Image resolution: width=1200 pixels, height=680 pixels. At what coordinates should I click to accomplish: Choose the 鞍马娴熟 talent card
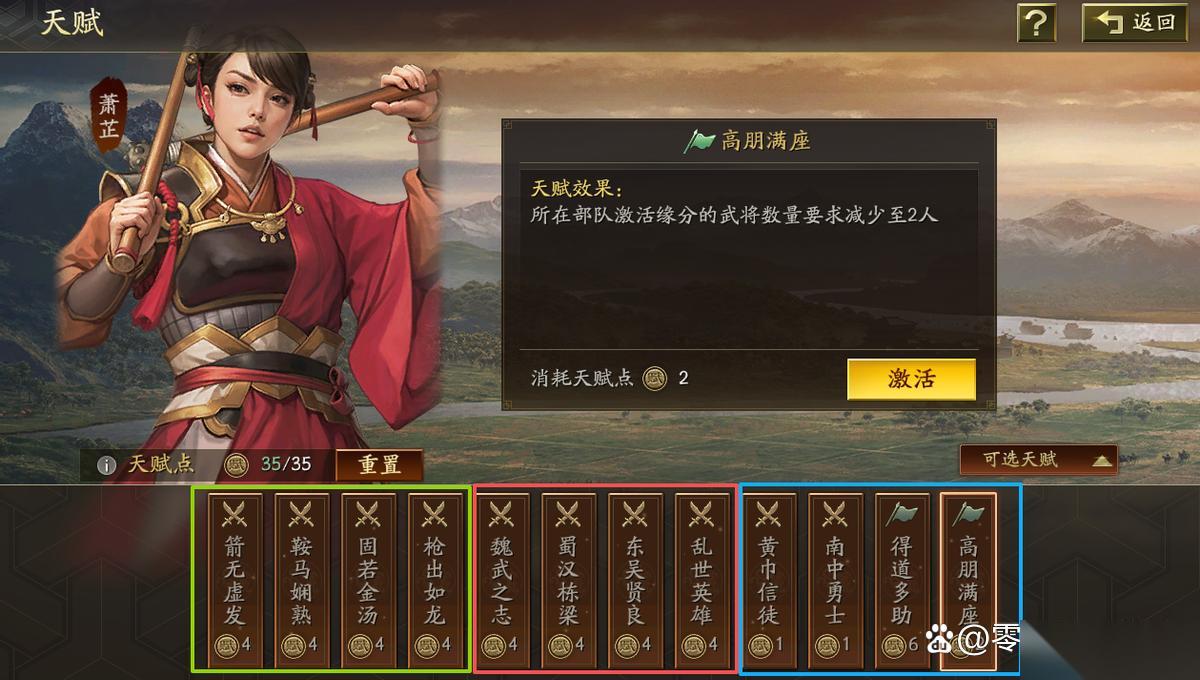pos(301,580)
